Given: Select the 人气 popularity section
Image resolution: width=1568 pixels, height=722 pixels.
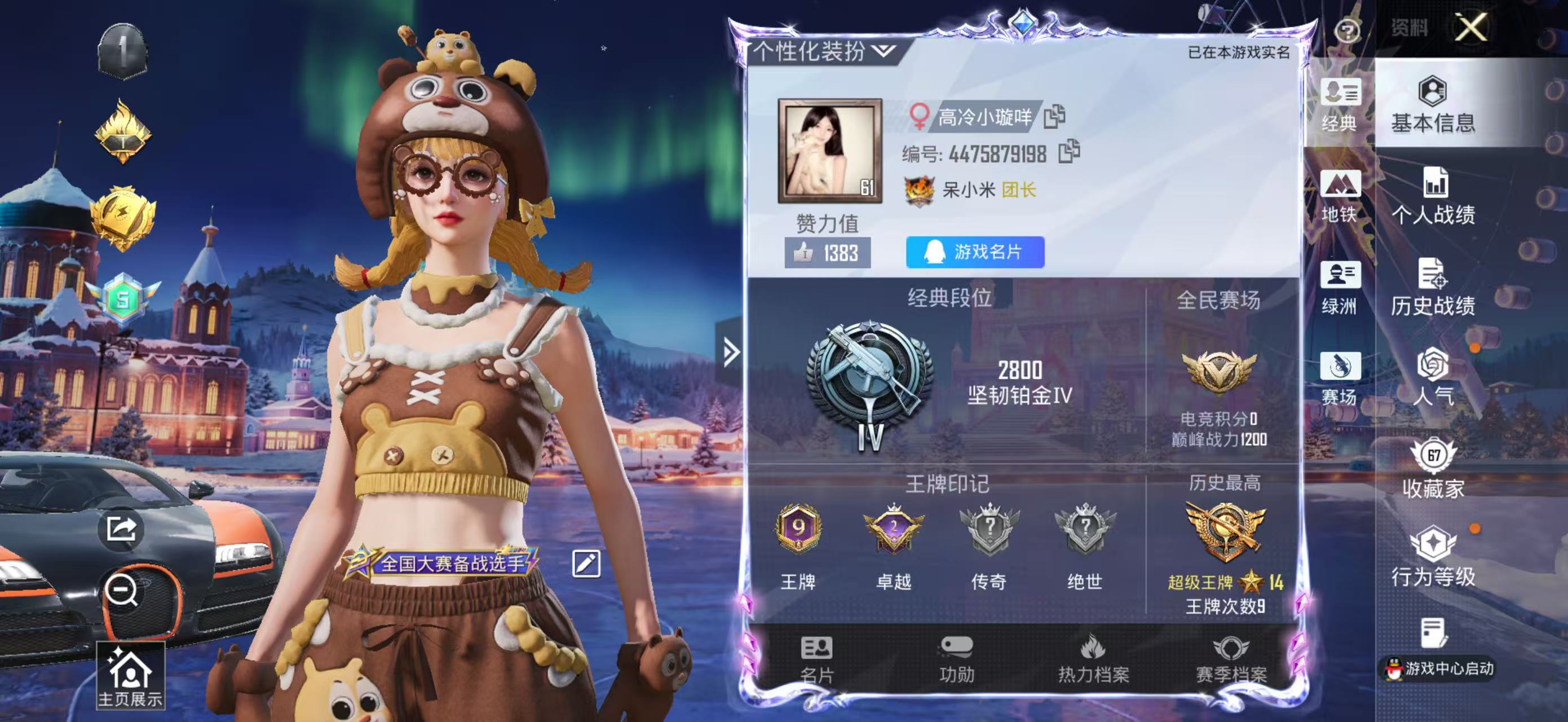Looking at the screenshot, I should pyautogui.click(x=1433, y=378).
